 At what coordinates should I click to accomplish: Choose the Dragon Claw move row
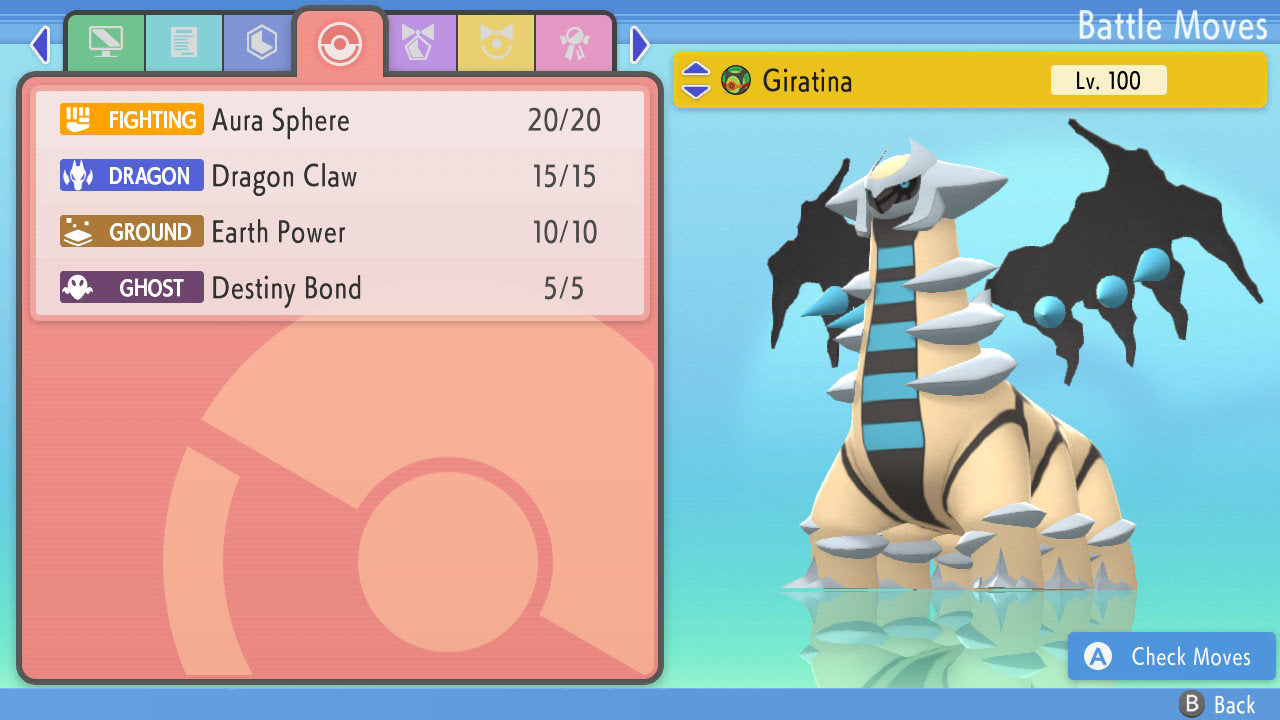[340, 177]
